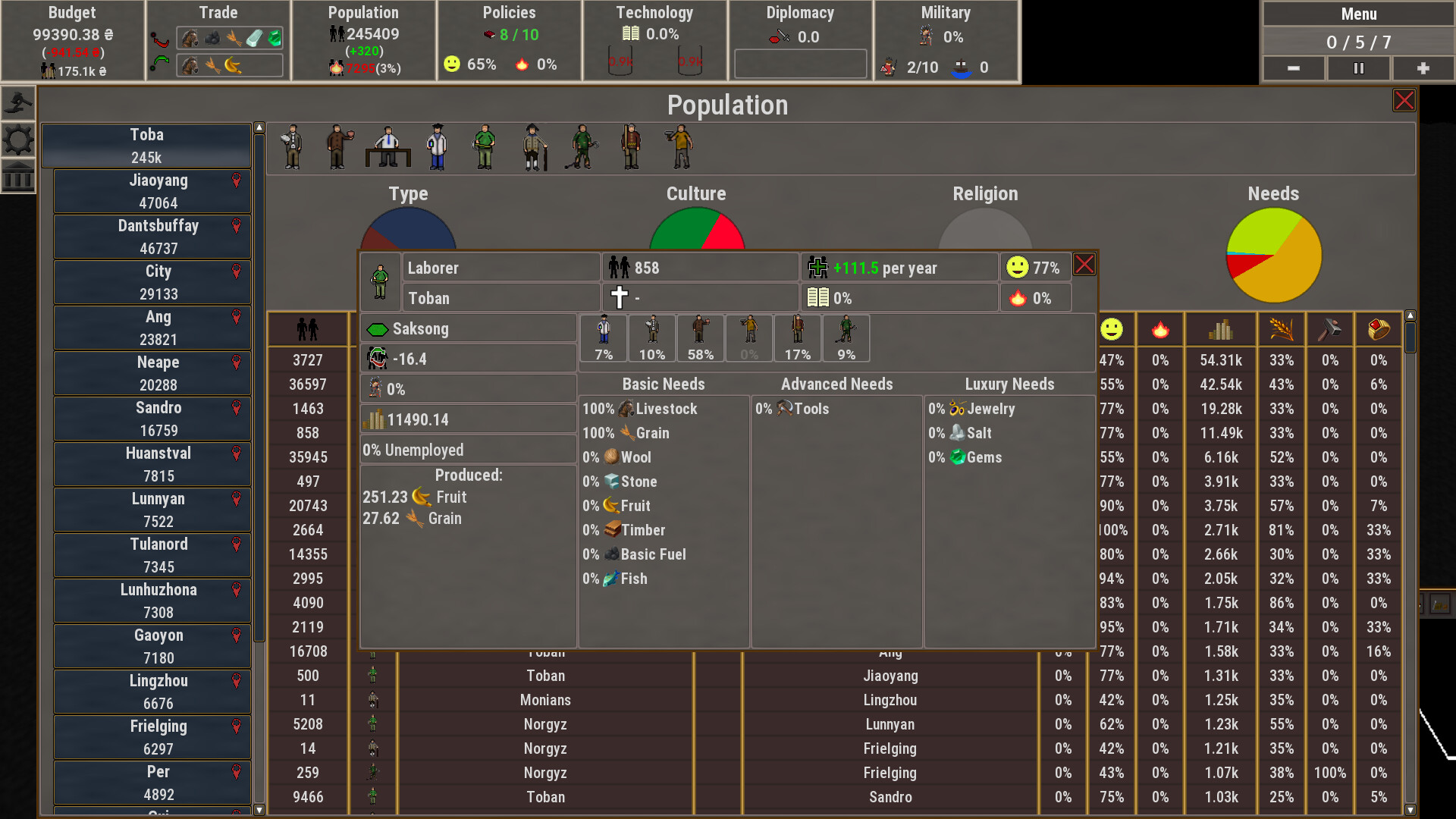Click the happiness smiley in the Policies panel

[450, 64]
